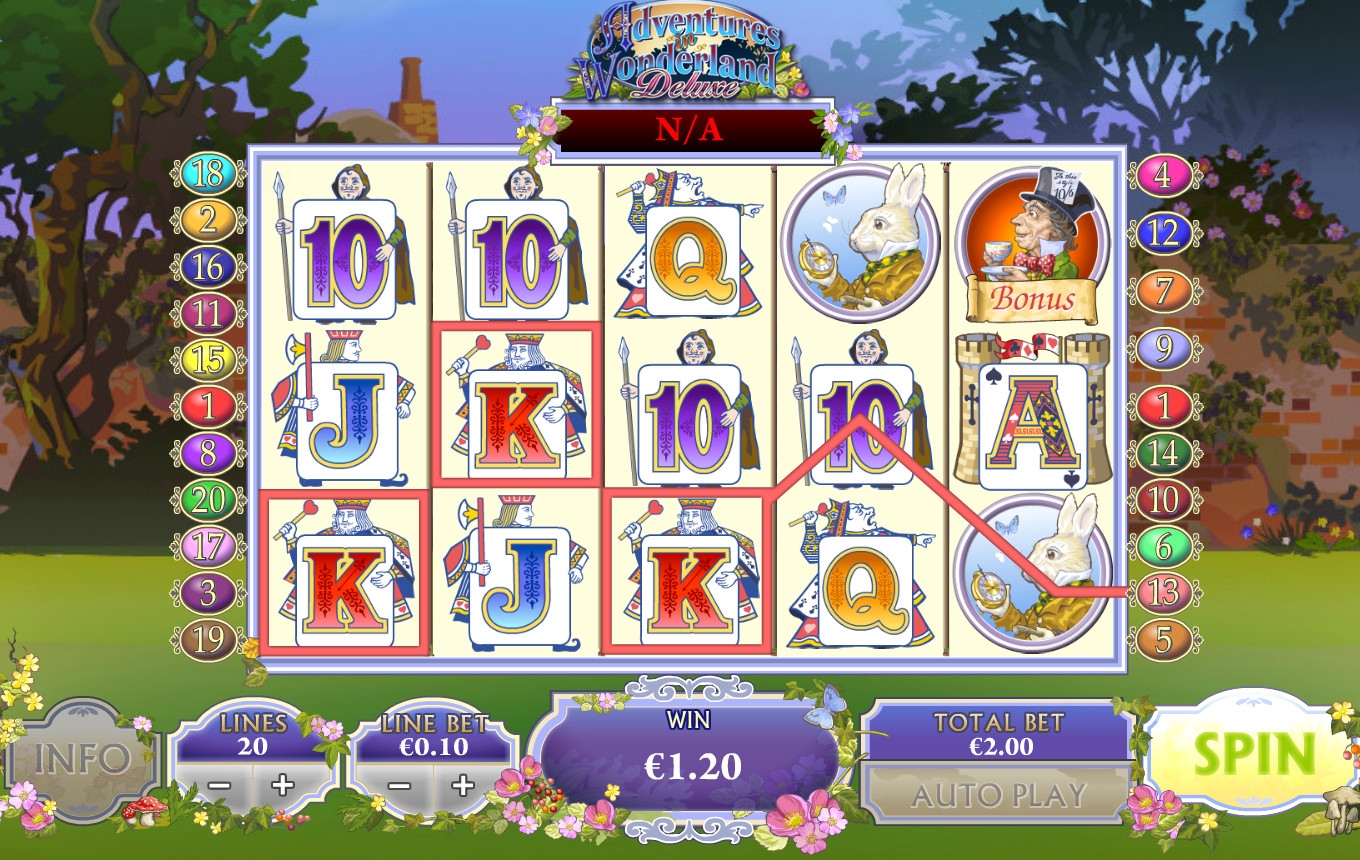The image size is (1360, 860).
Task: Select payline number 18 badge
Action: click(x=207, y=174)
